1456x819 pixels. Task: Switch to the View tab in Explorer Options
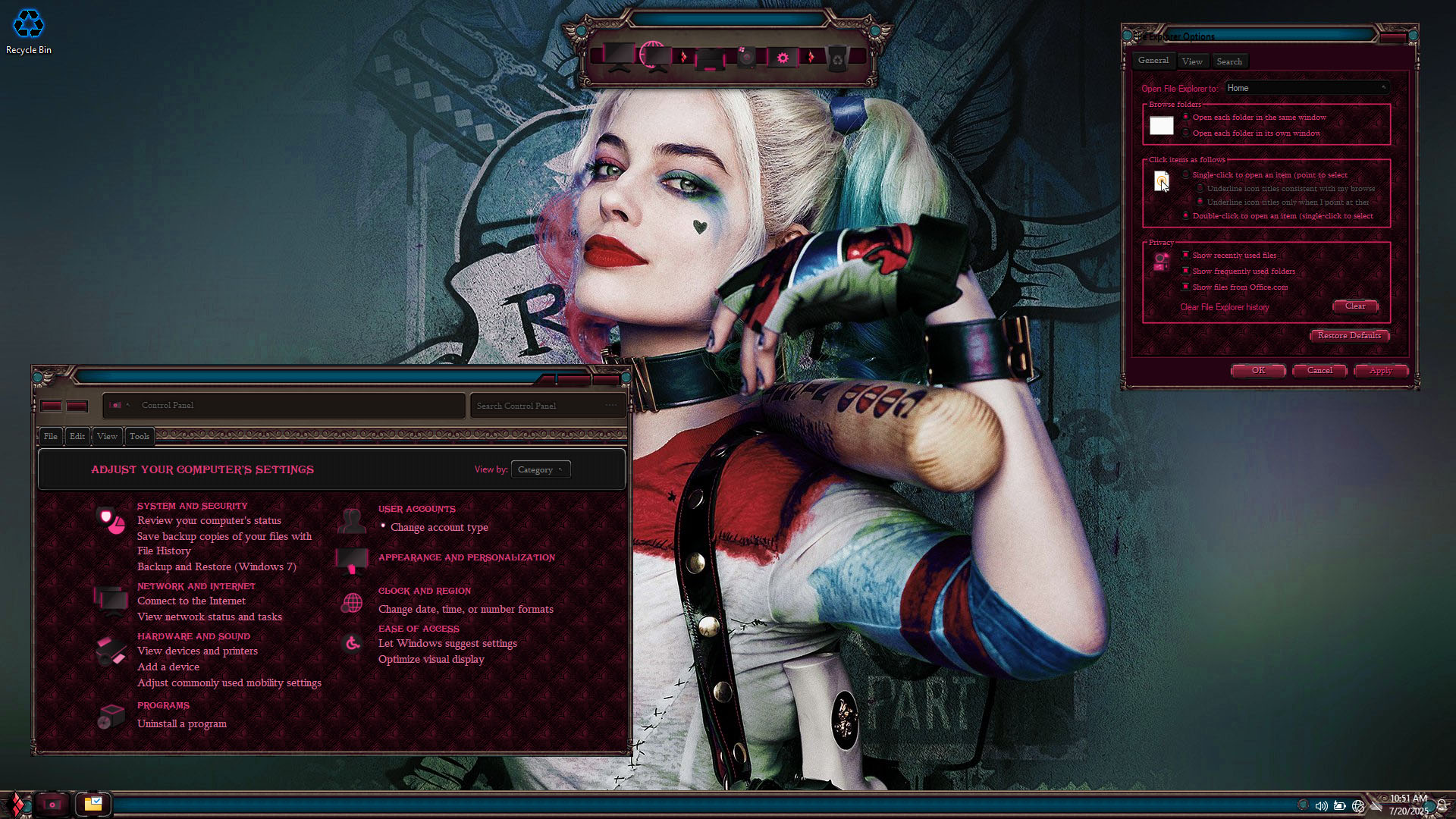pyautogui.click(x=1192, y=61)
